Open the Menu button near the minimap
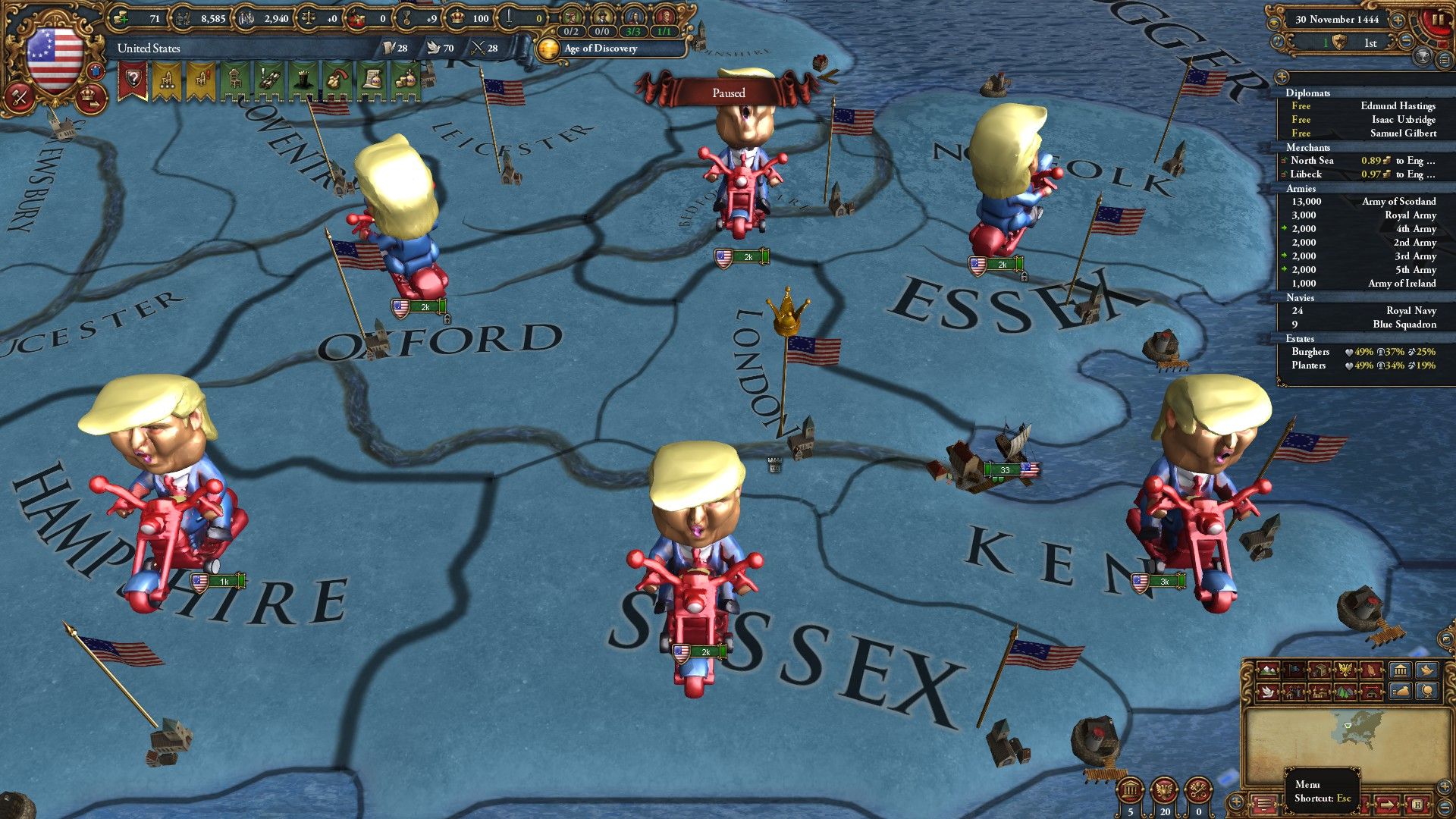 click(1264, 804)
